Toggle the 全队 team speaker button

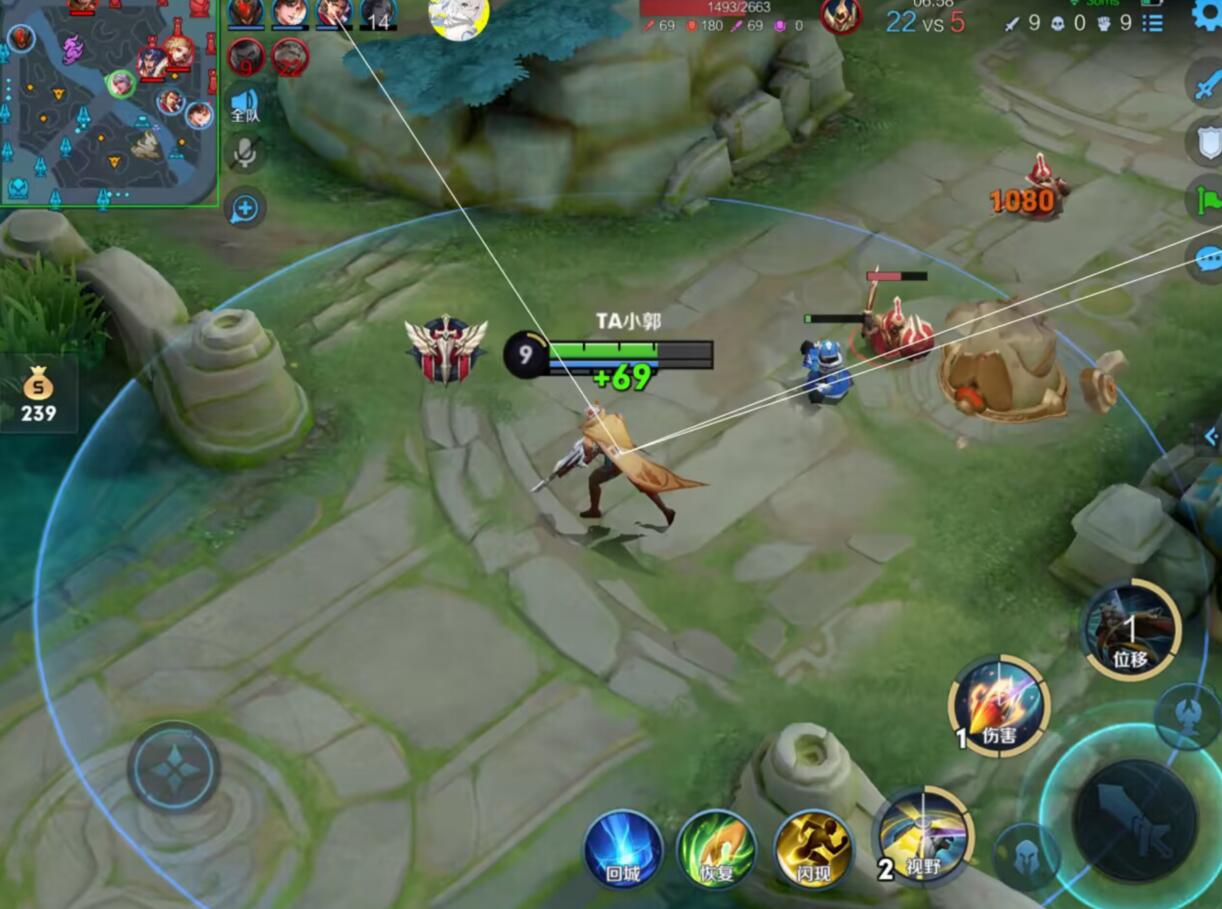click(x=244, y=104)
